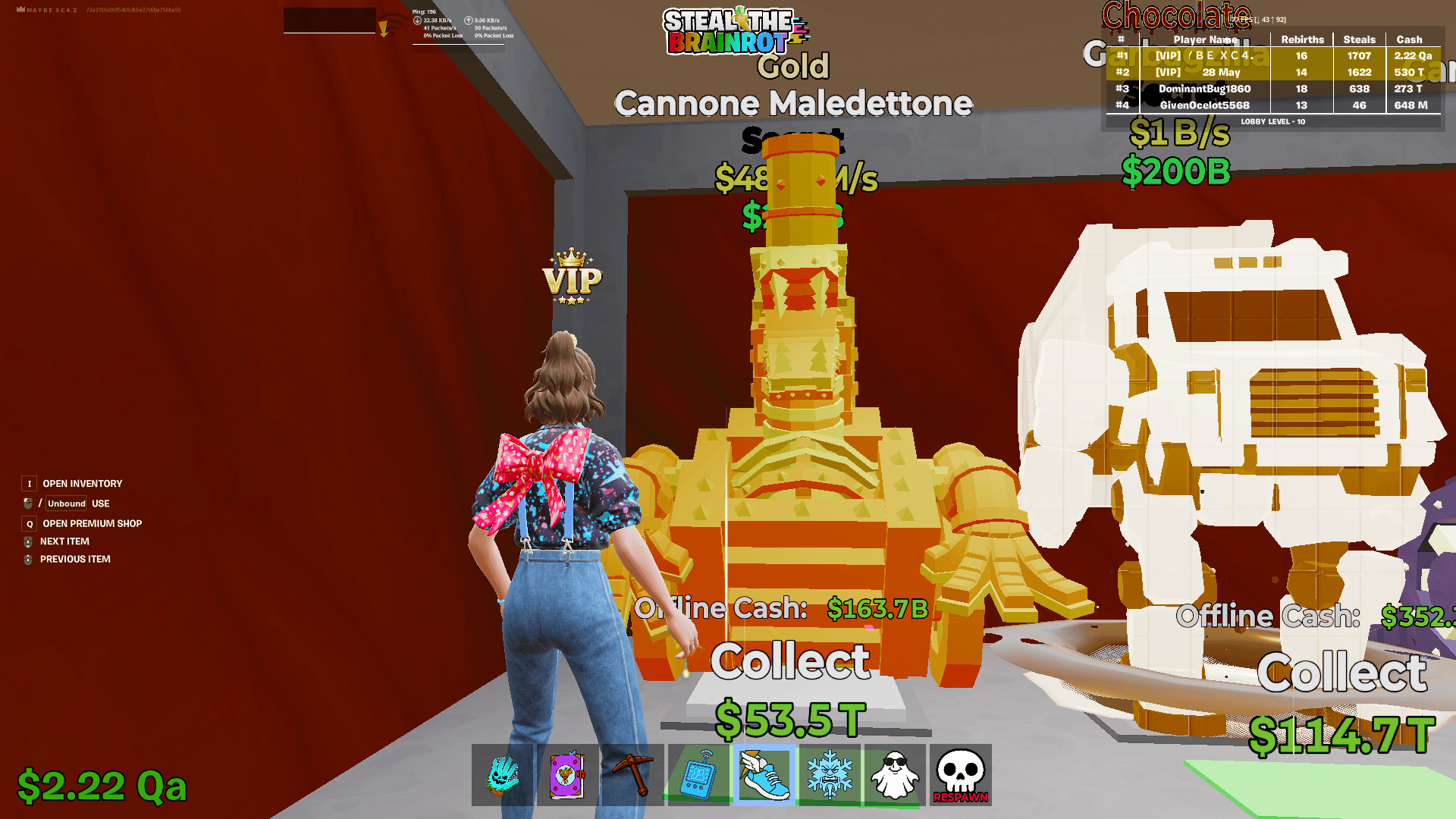Viewport: 1456px width, 819px height.
Task: Select the winged sneaker speed boost item
Action: coord(764,775)
